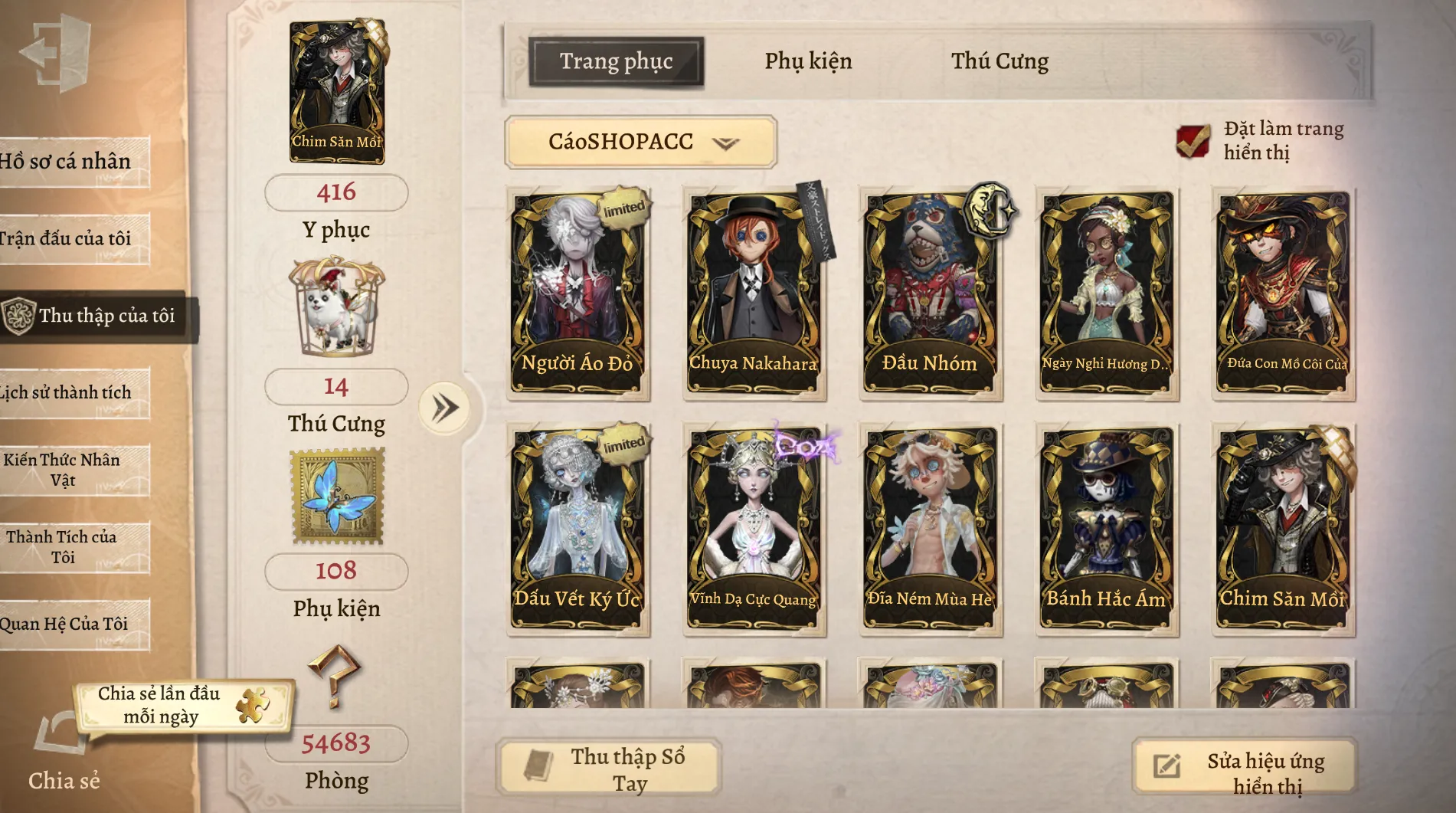Open Hồ sơ cá nhân menu
This screenshot has height=813, width=1456.
click(69, 162)
